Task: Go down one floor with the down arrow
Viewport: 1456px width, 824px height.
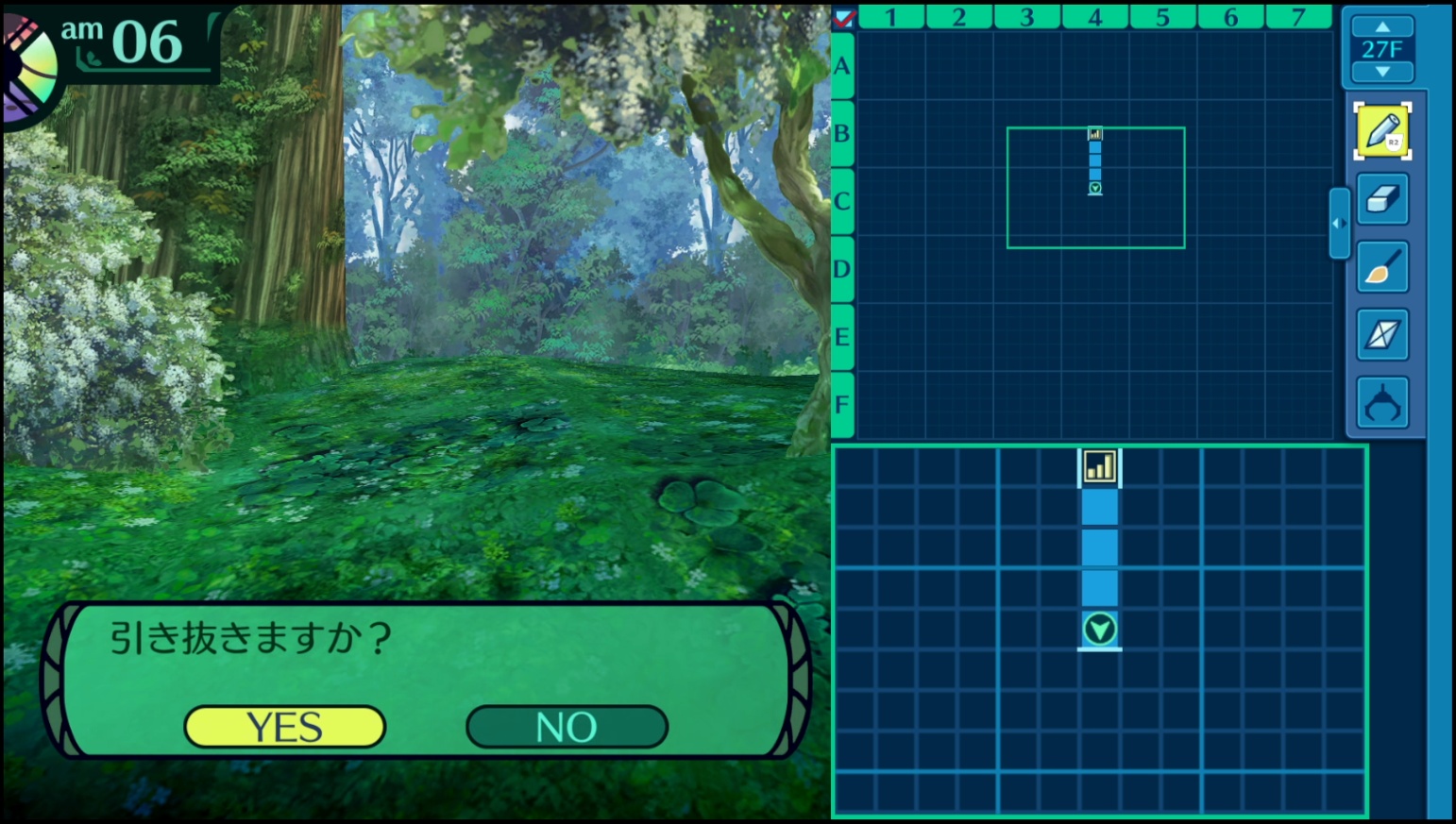Action: click(x=1382, y=72)
